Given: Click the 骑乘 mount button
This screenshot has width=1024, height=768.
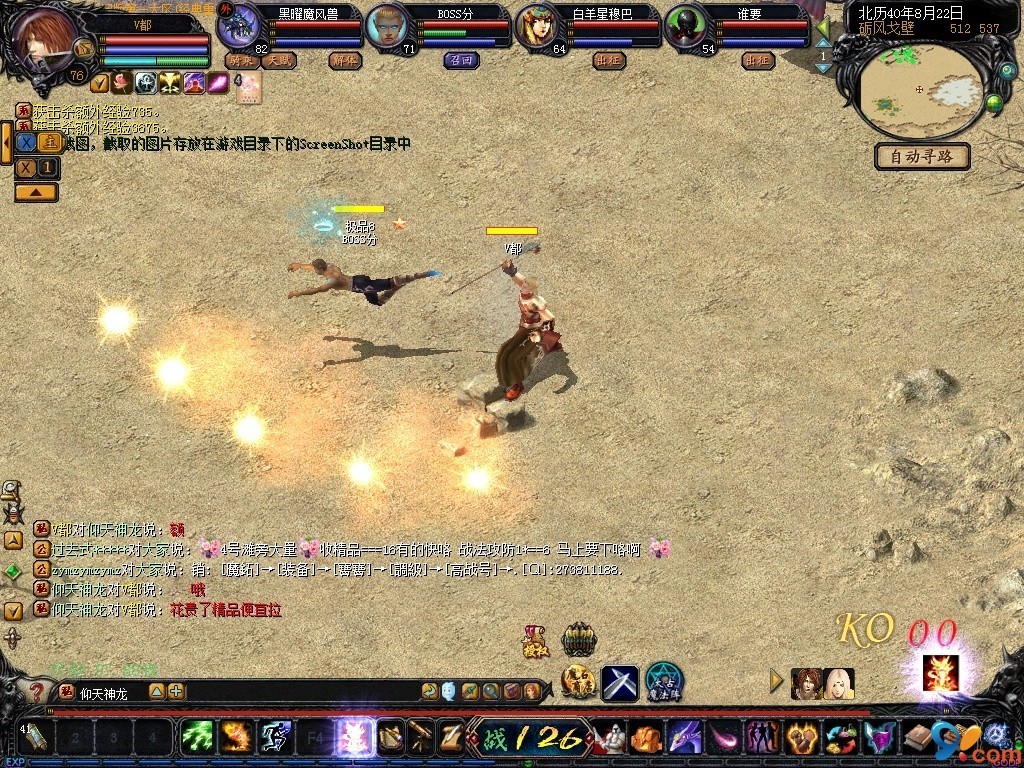Looking at the screenshot, I should pos(241,61).
